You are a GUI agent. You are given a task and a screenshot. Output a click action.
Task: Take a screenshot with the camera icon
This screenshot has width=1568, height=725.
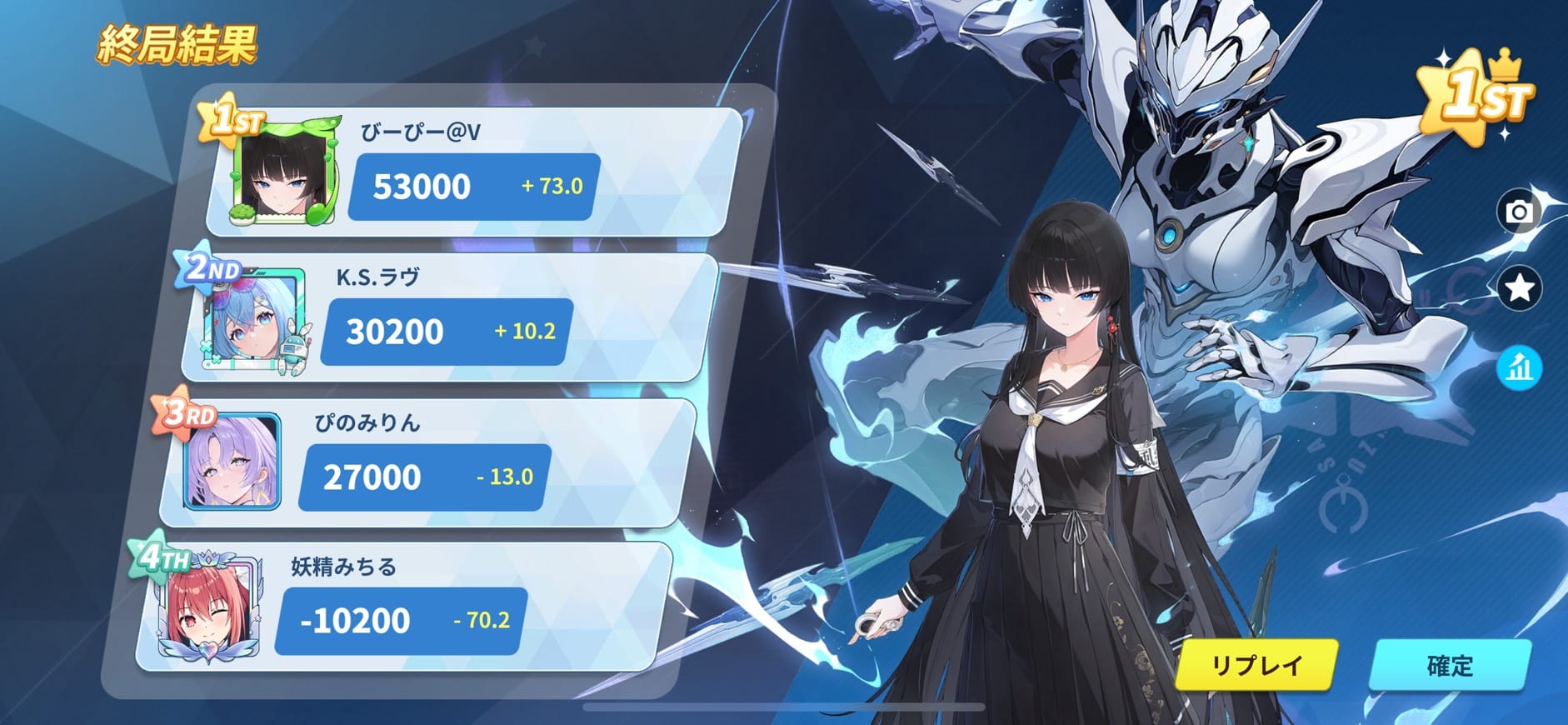(1519, 212)
